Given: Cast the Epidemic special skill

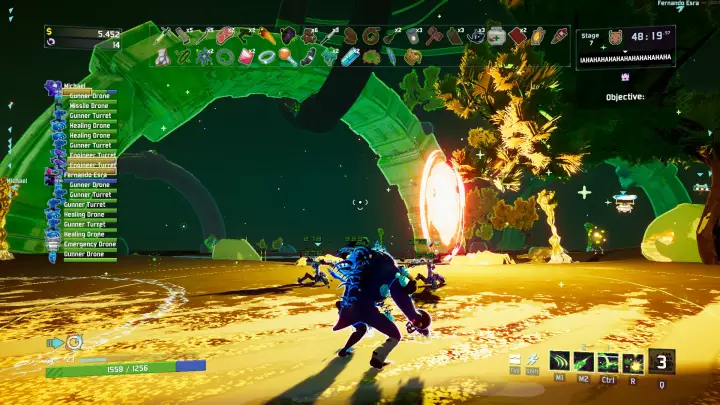Looking at the screenshot, I should (x=632, y=362).
